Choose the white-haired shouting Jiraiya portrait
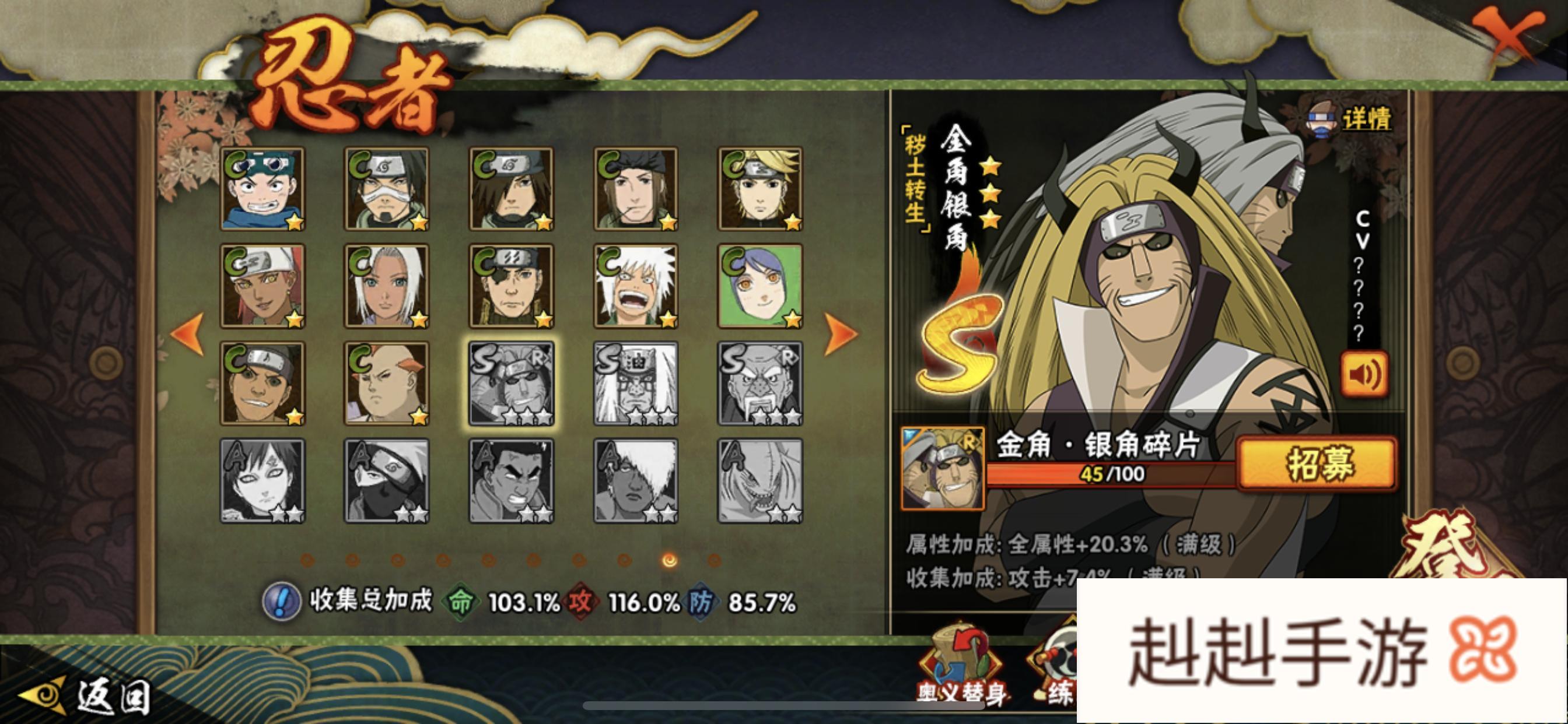The width and height of the screenshot is (1568, 724). (x=636, y=286)
